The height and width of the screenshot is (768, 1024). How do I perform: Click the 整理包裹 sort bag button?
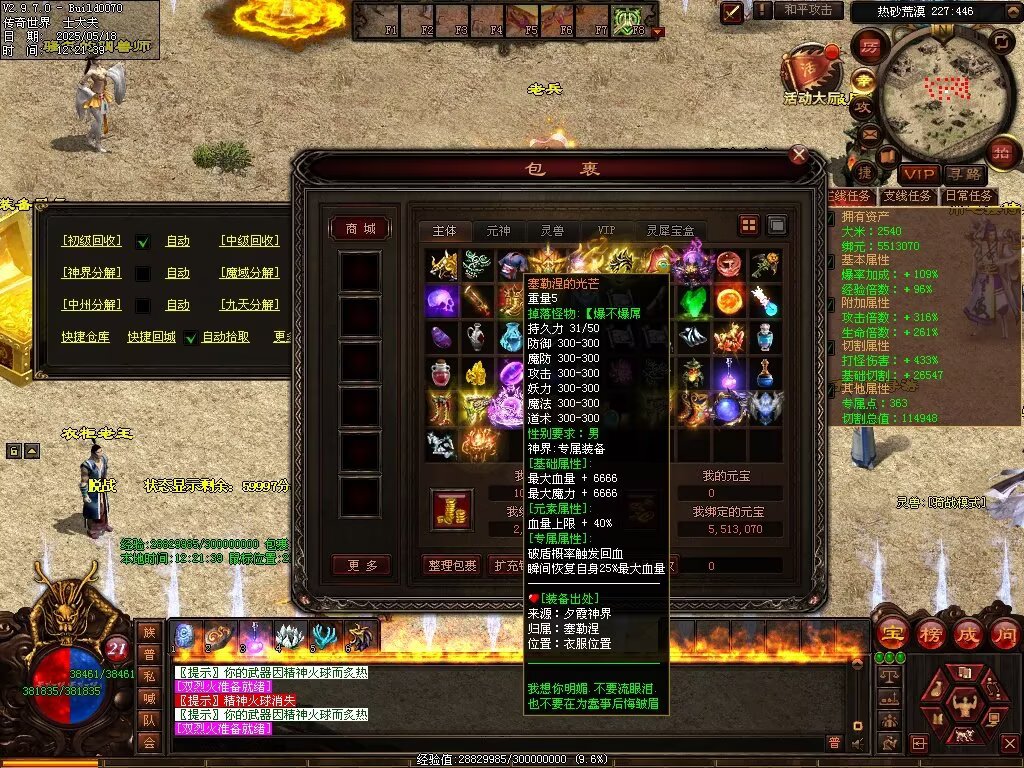(451, 565)
